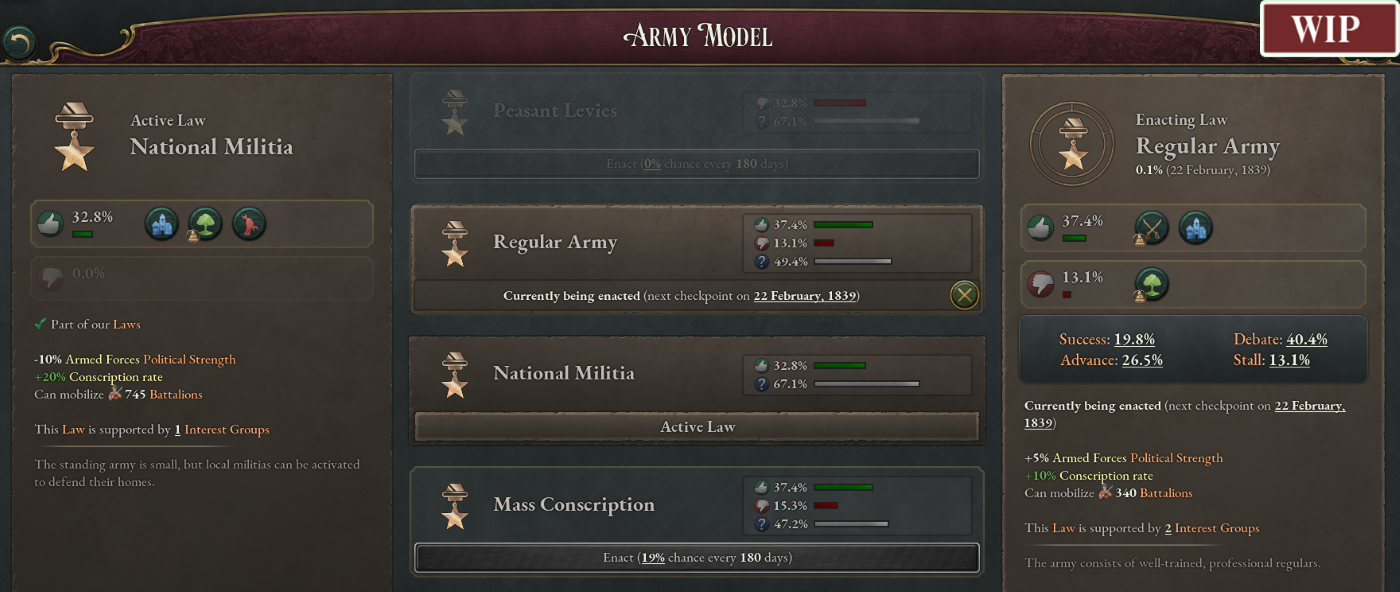Go back using the round arrow button
This screenshot has height=592, width=1400.
[x=19, y=42]
